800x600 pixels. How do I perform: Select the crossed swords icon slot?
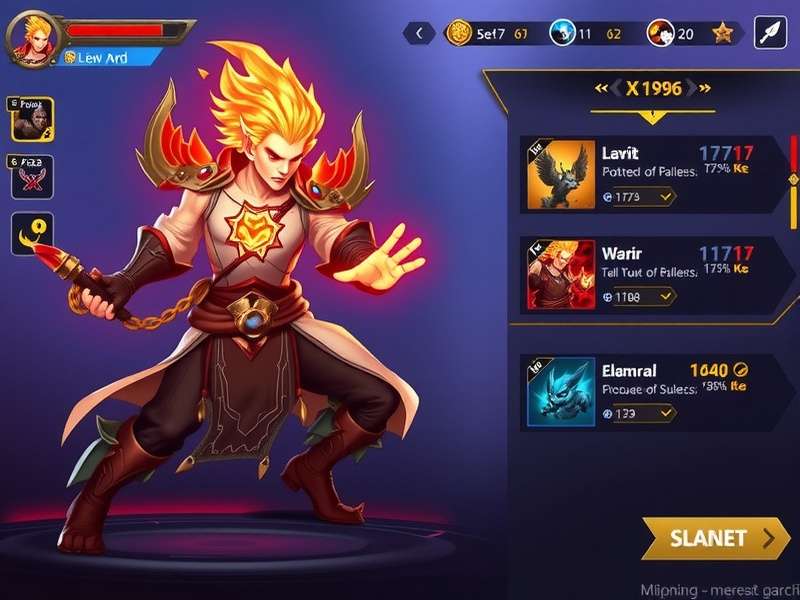tap(32, 178)
